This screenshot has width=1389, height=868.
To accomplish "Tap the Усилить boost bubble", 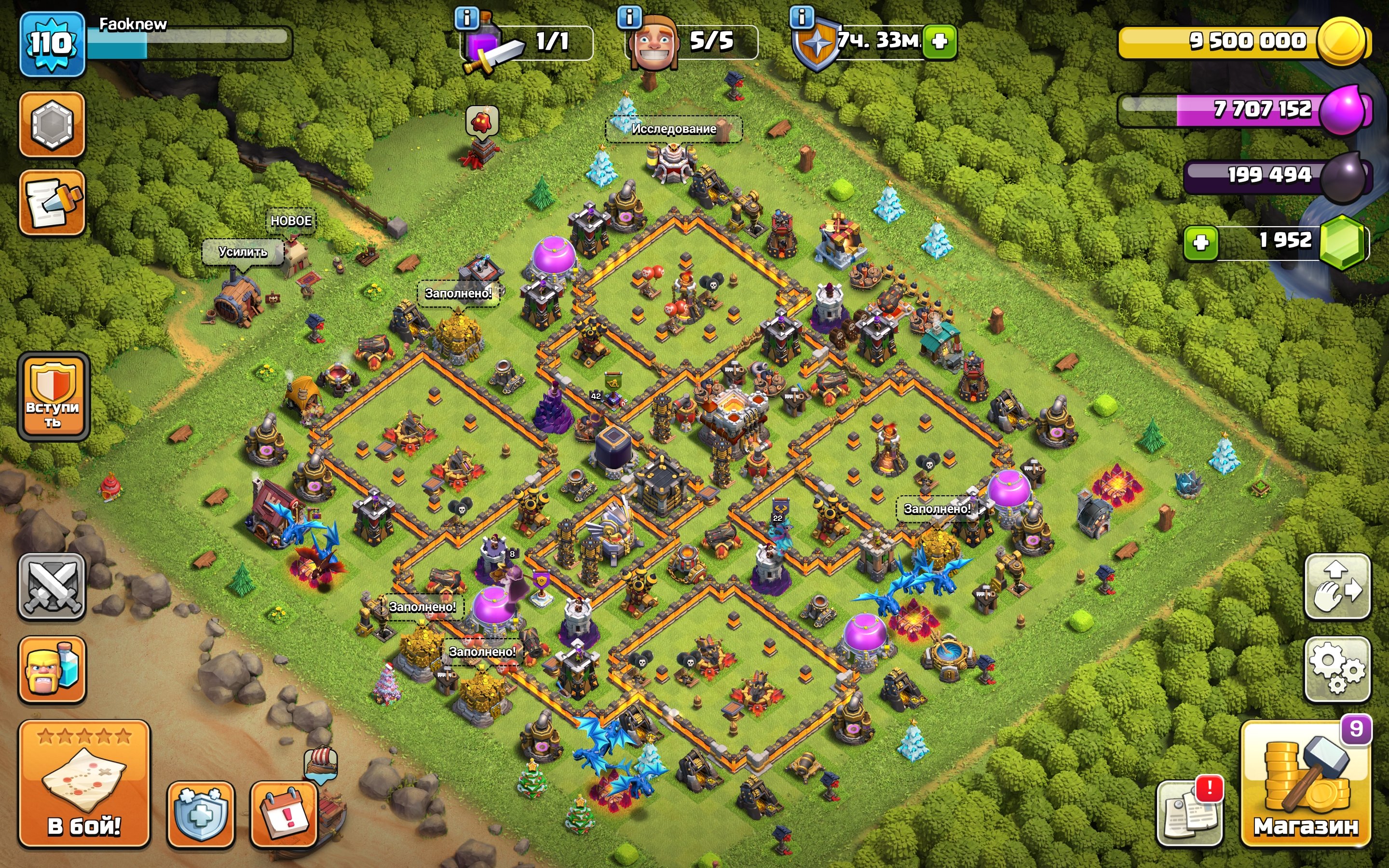I will tap(243, 252).
